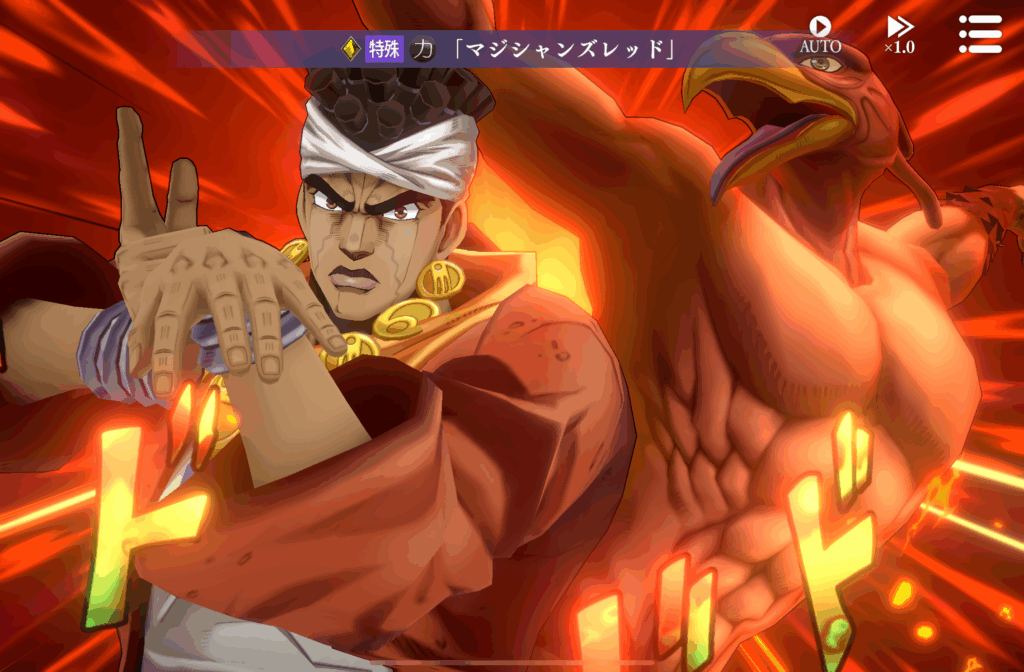Screen dimensions: 1024x672
Task: Open the list menu icon
Action: click(x=979, y=33)
